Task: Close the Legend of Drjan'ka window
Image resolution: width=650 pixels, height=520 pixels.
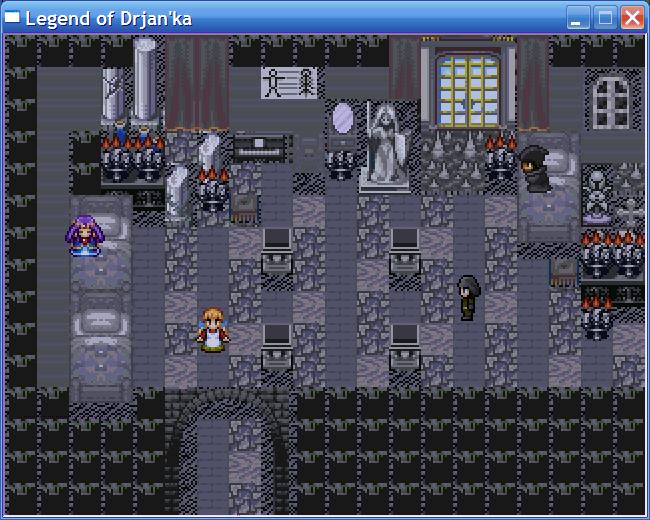Action: point(632,17)
